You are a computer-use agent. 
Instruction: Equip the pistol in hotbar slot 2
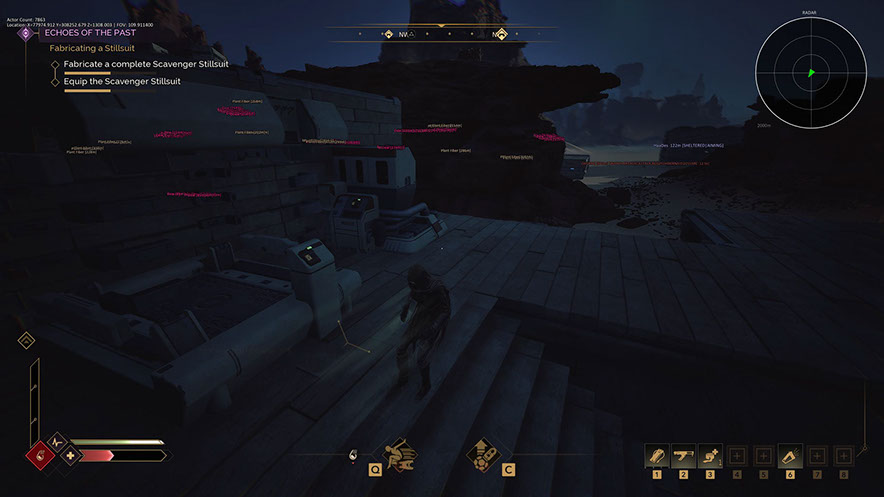684,456
